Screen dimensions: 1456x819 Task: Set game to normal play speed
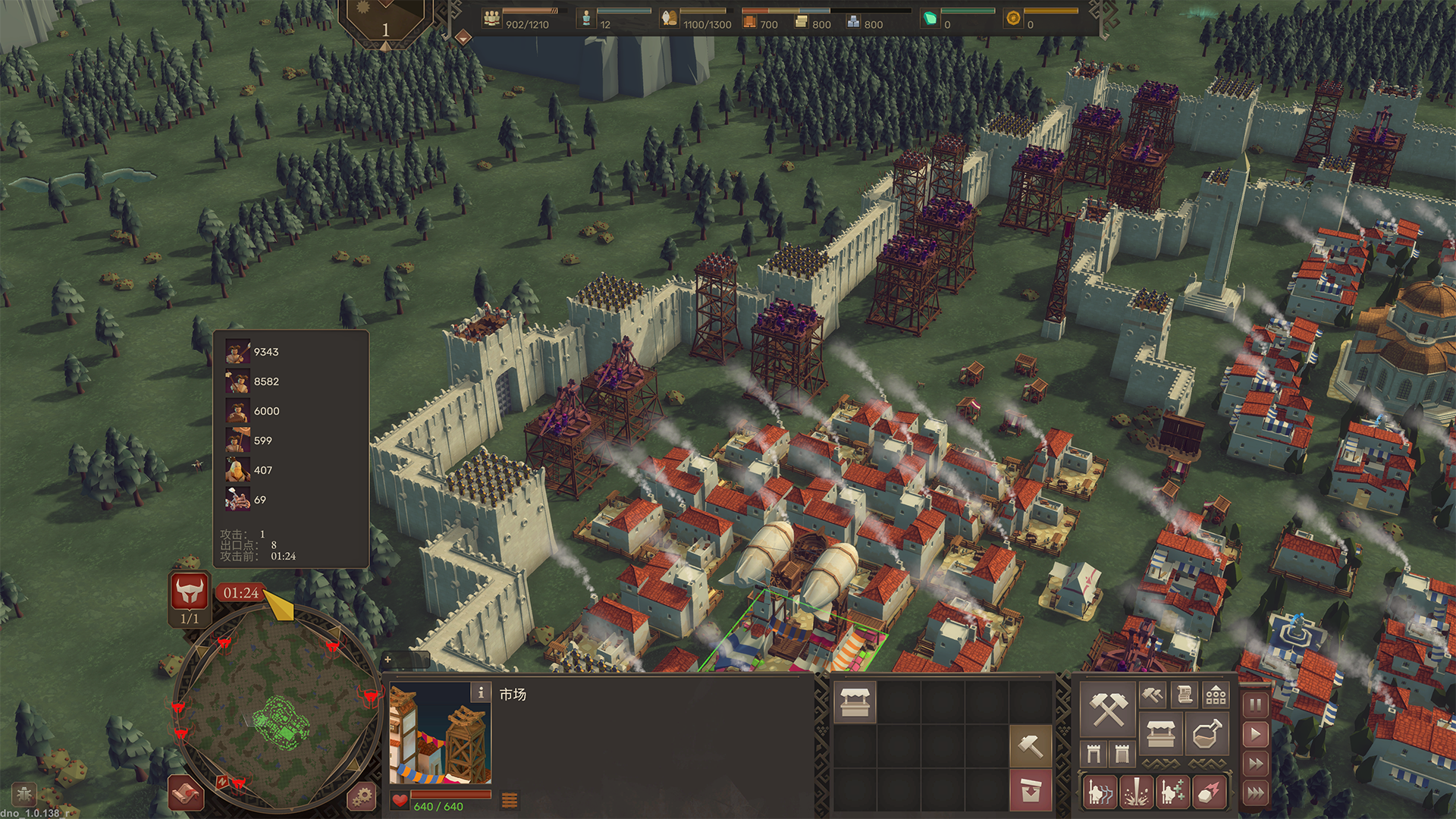pyautogui.click(x=1256, y=734)
